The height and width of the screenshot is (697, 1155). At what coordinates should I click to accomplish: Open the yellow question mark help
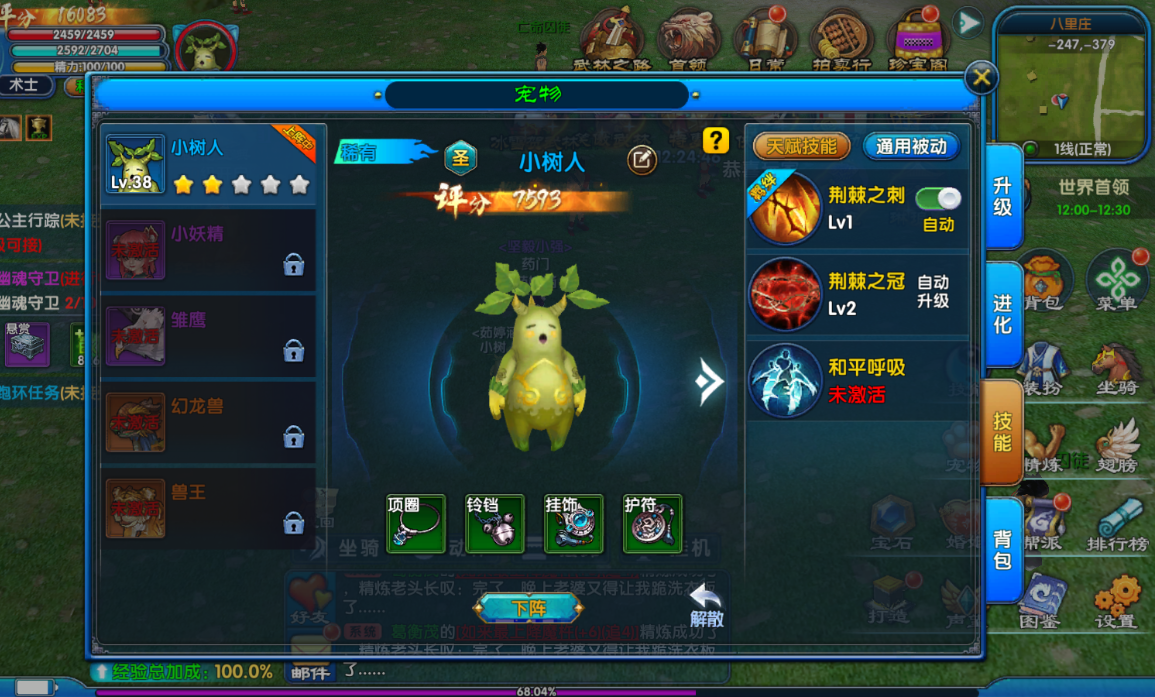715,139
